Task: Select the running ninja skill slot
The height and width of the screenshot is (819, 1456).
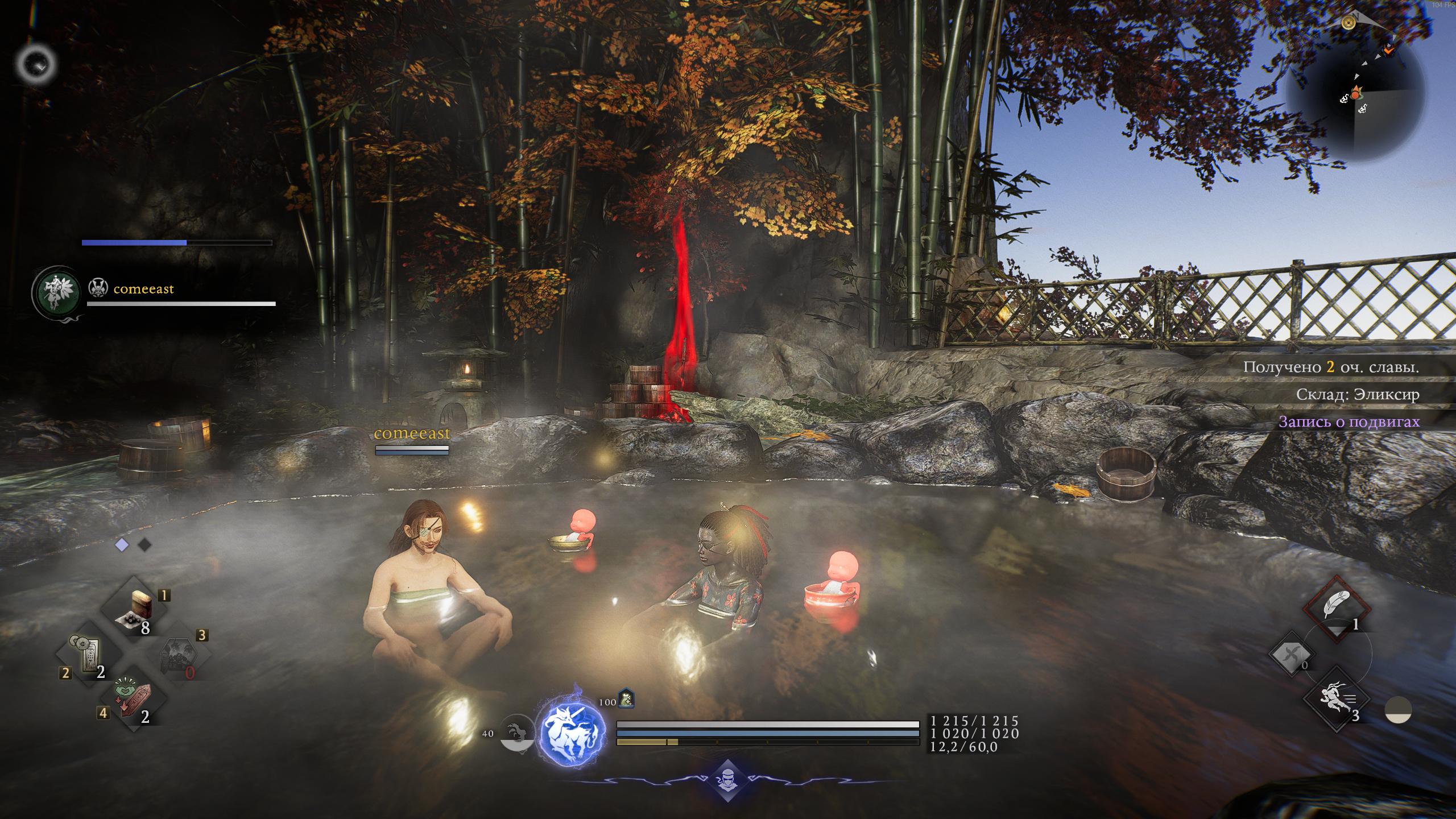Action: point(1336,700)
